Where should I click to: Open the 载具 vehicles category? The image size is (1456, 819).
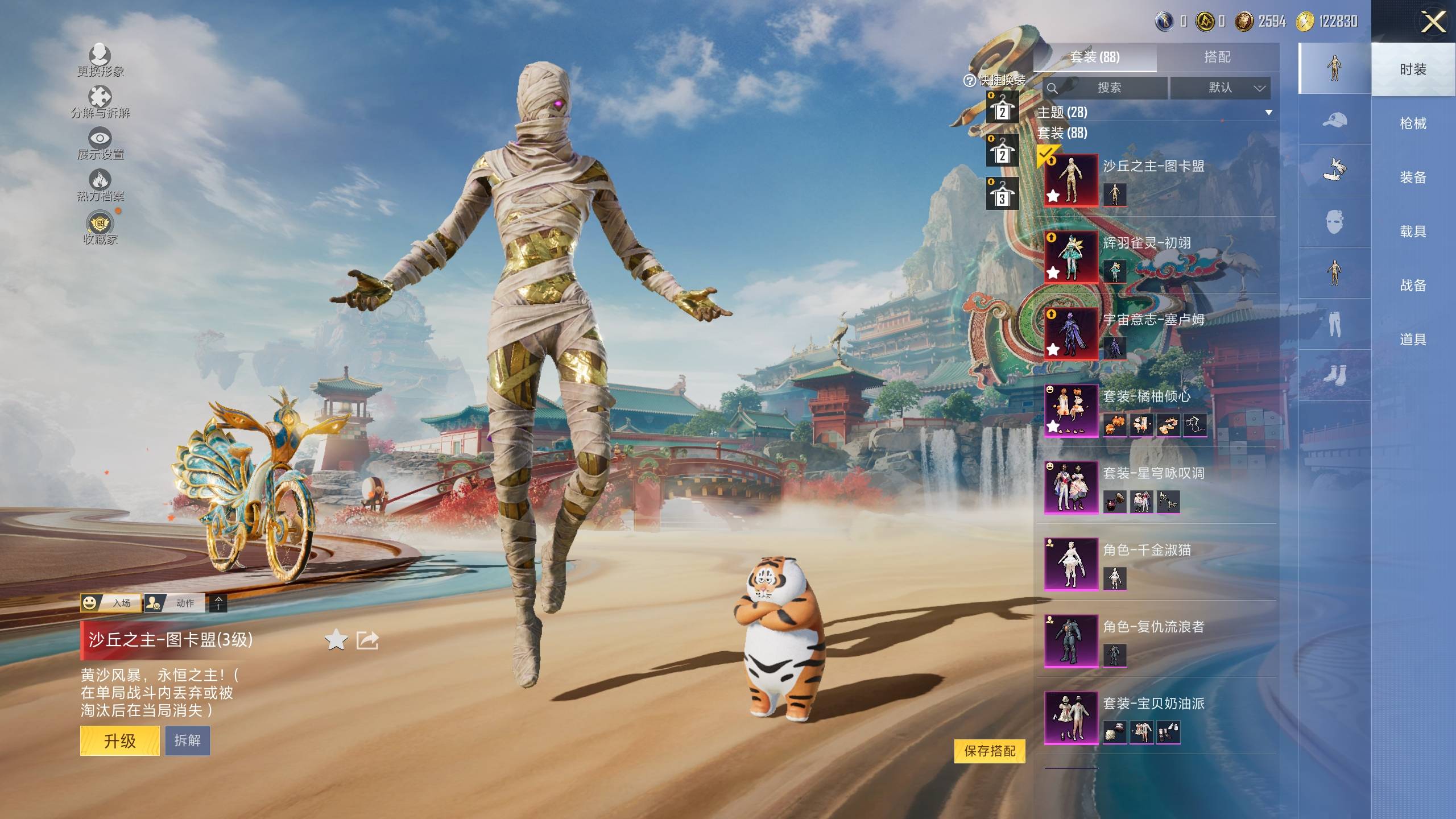click(x=1413, y=231)
